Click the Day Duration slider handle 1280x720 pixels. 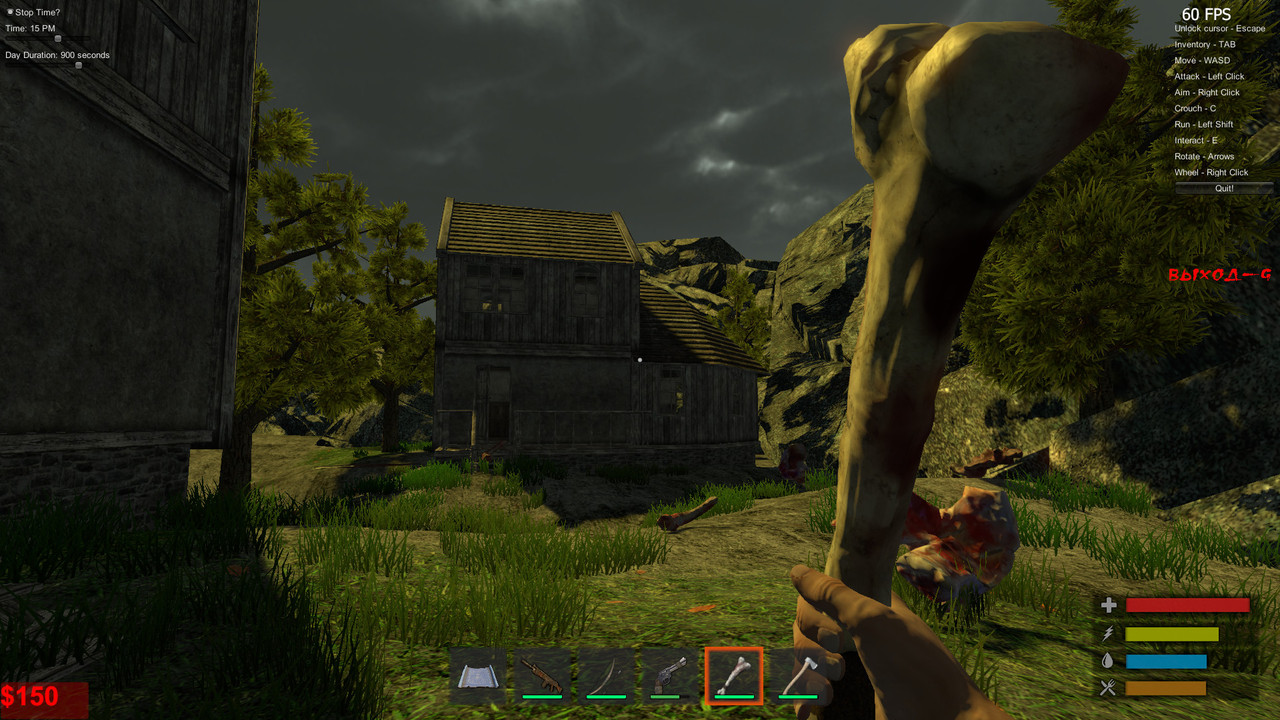coord(79,66)
